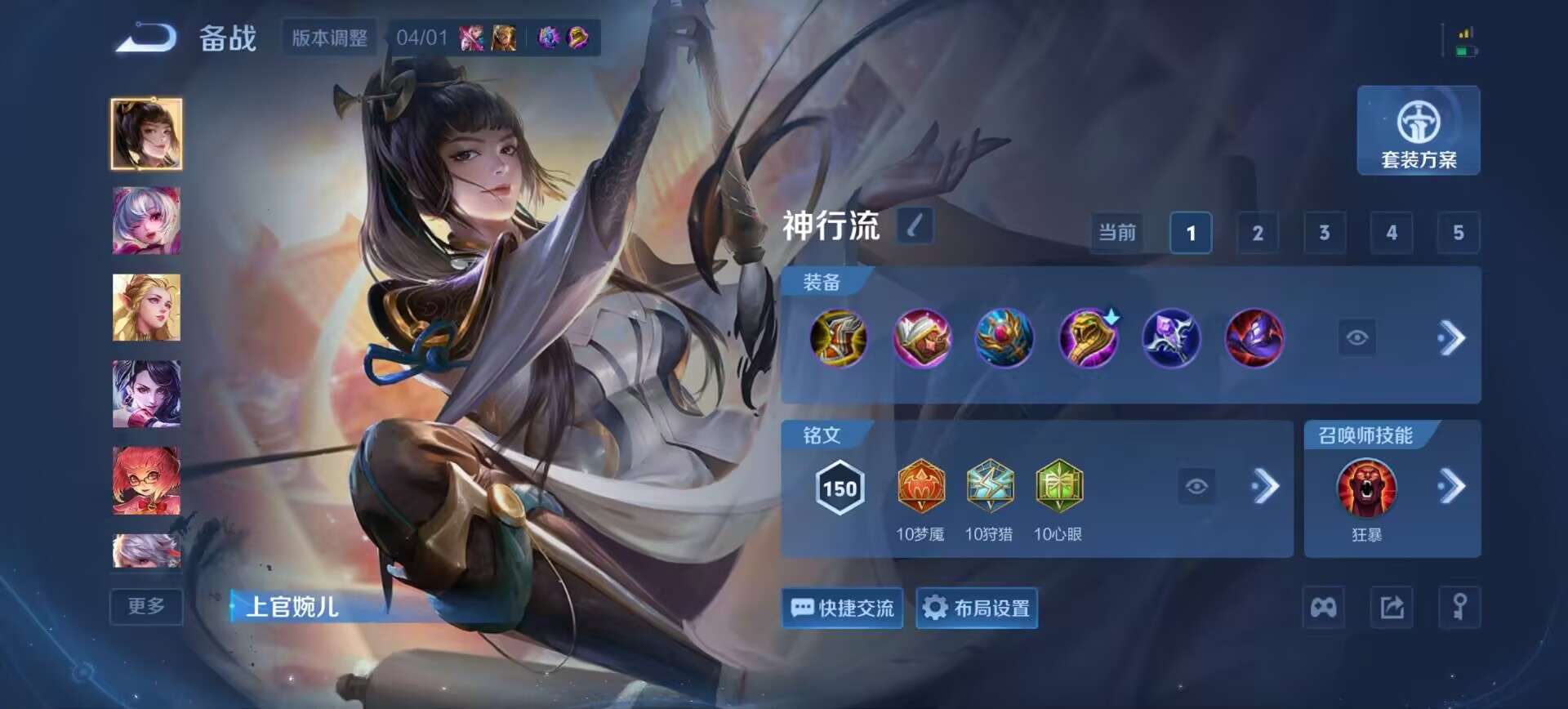This screenshot has height=709, width=1568.
Task: Expand equipment details with the right chevron
Action: pos(1454,338)
